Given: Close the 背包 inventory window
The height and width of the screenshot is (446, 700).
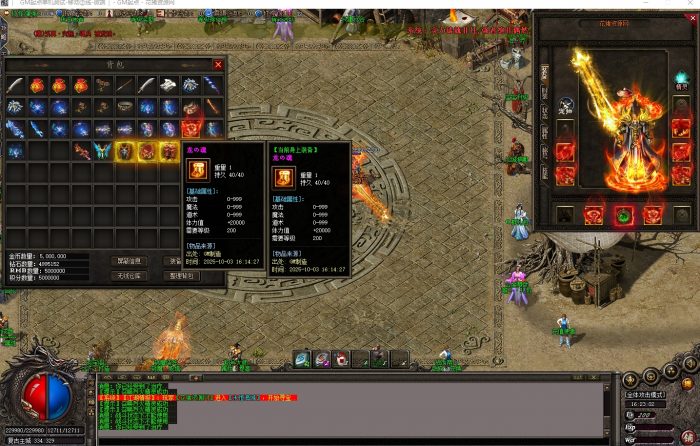Looking at the screenshot, I should pyautogui.click(x=218, y=65).
